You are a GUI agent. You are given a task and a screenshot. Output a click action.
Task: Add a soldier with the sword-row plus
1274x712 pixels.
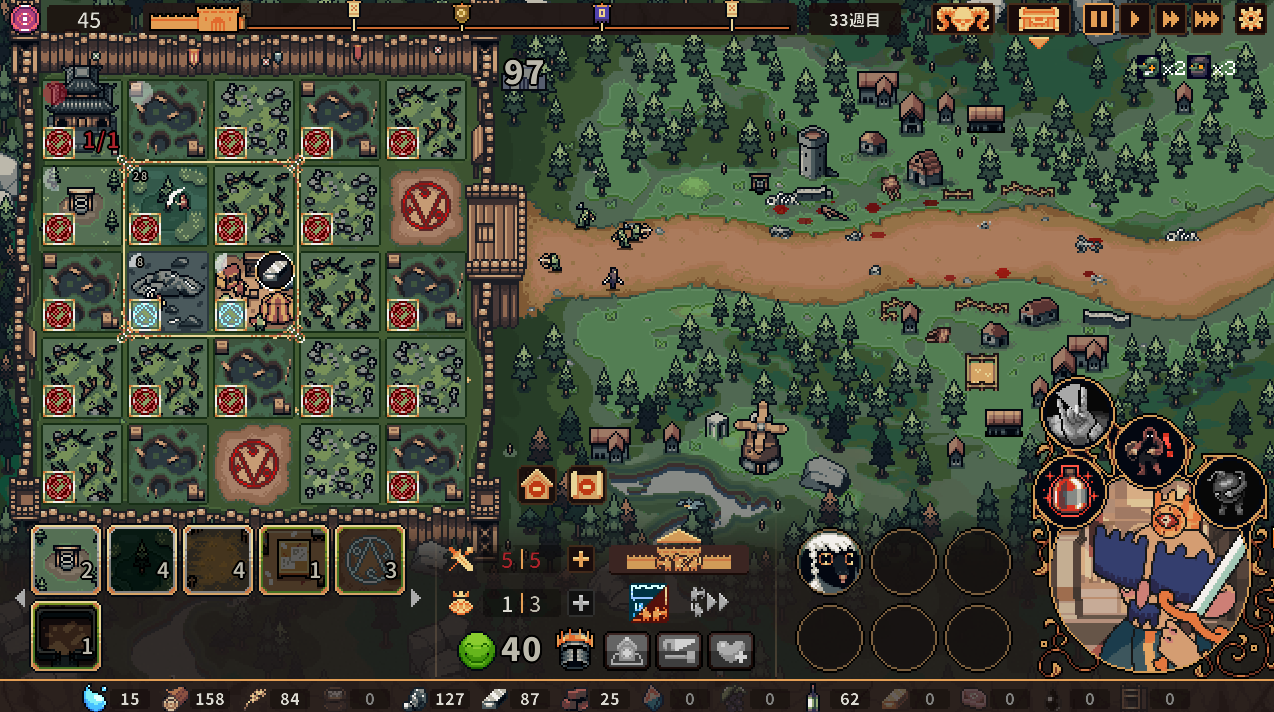click(x=581, y=559)
